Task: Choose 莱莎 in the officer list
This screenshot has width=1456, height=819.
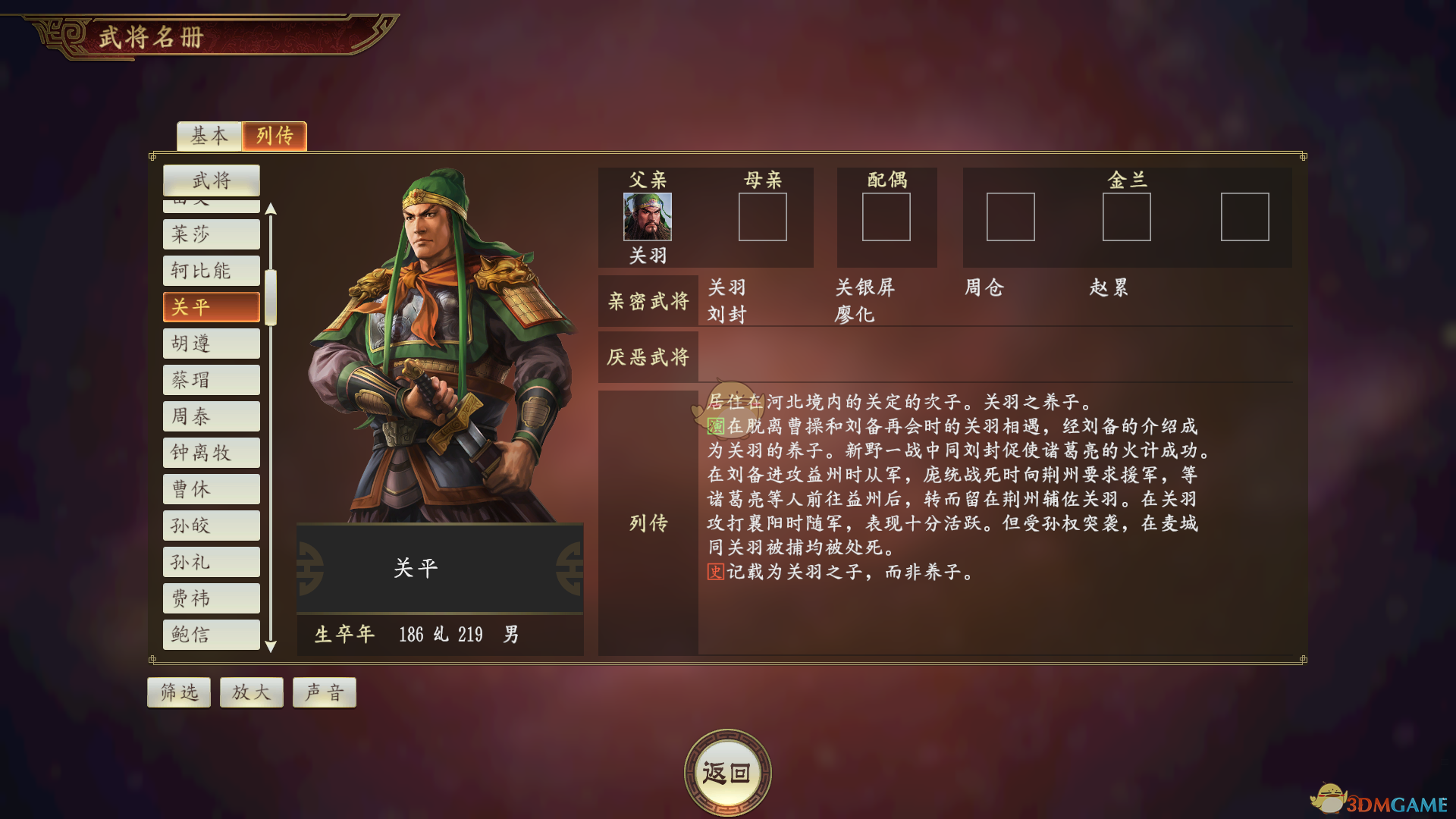Action: [x=212, y=234]
